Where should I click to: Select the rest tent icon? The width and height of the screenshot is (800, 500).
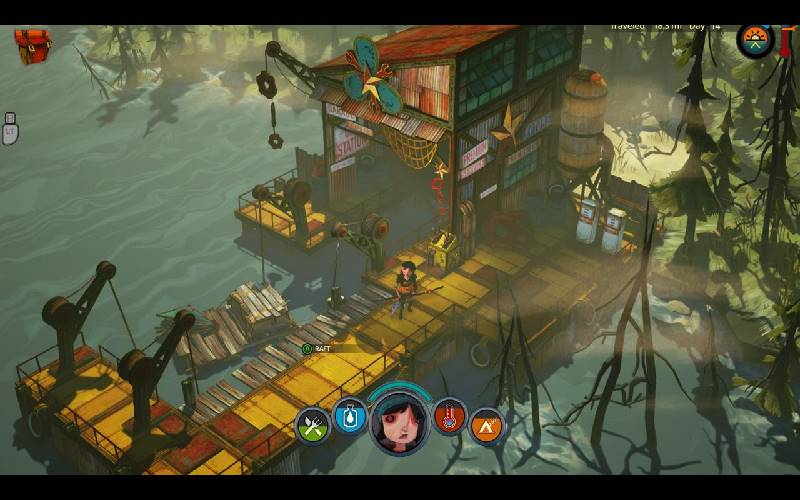pos(486,425)
